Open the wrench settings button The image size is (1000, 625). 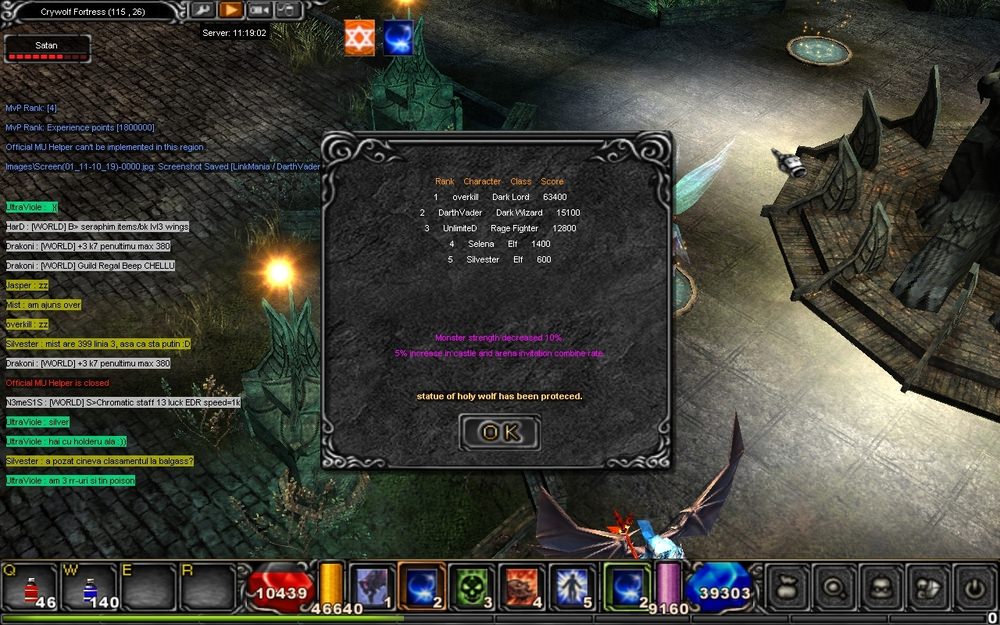tap(202, 10)
